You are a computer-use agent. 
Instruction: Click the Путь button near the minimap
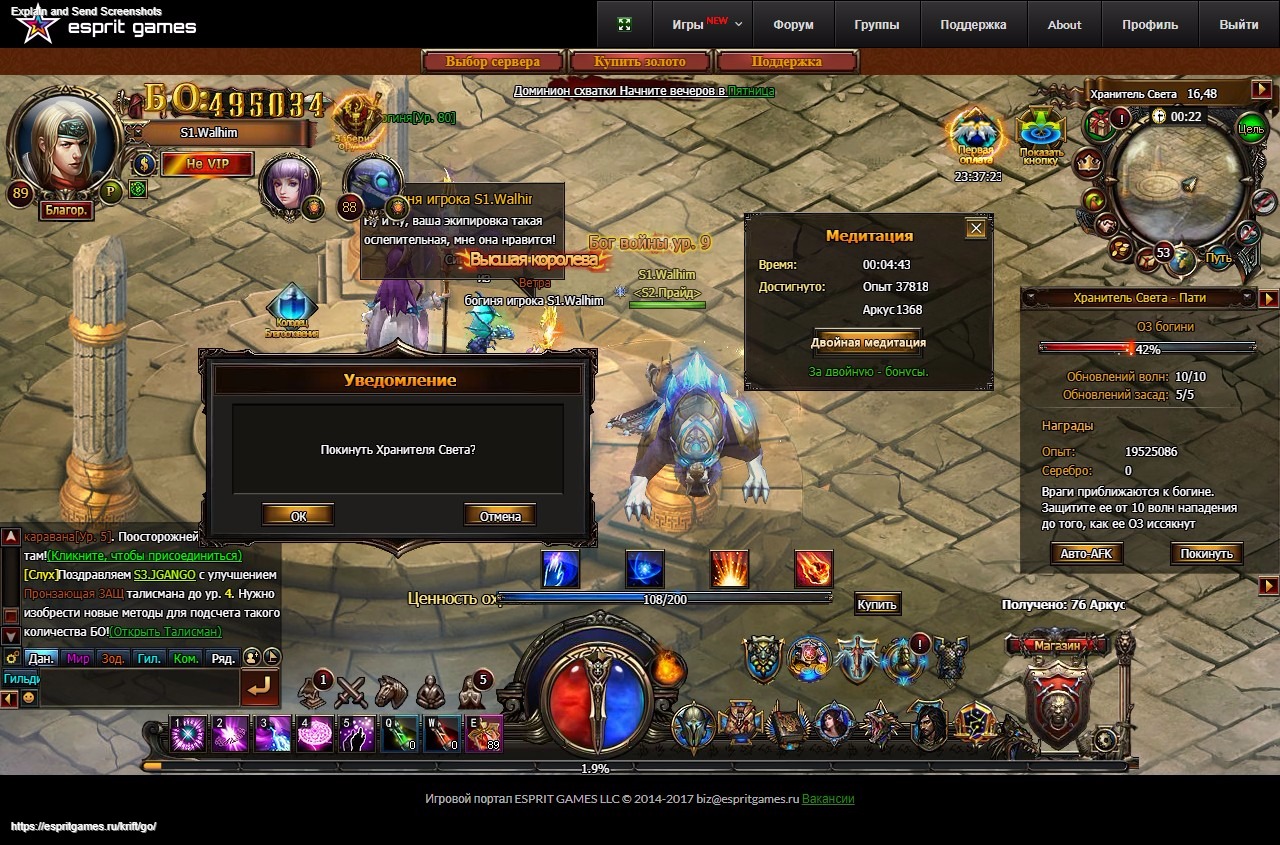point(1218,257)
